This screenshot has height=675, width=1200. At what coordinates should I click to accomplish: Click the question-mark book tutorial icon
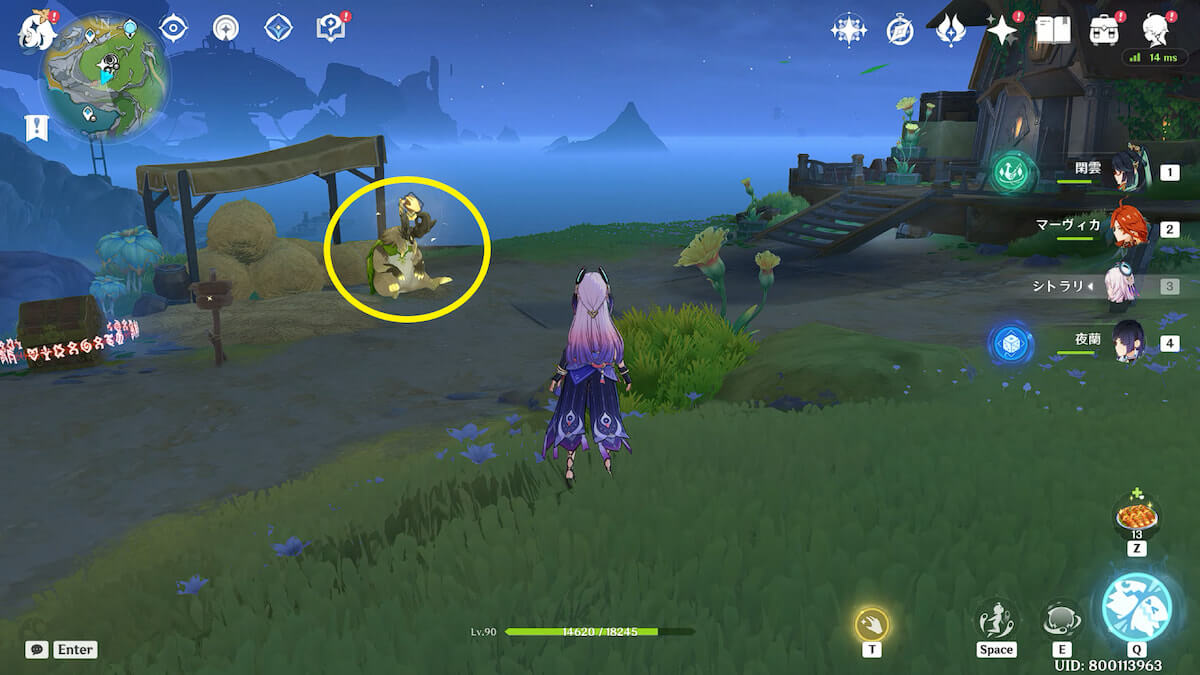(329, 28)
